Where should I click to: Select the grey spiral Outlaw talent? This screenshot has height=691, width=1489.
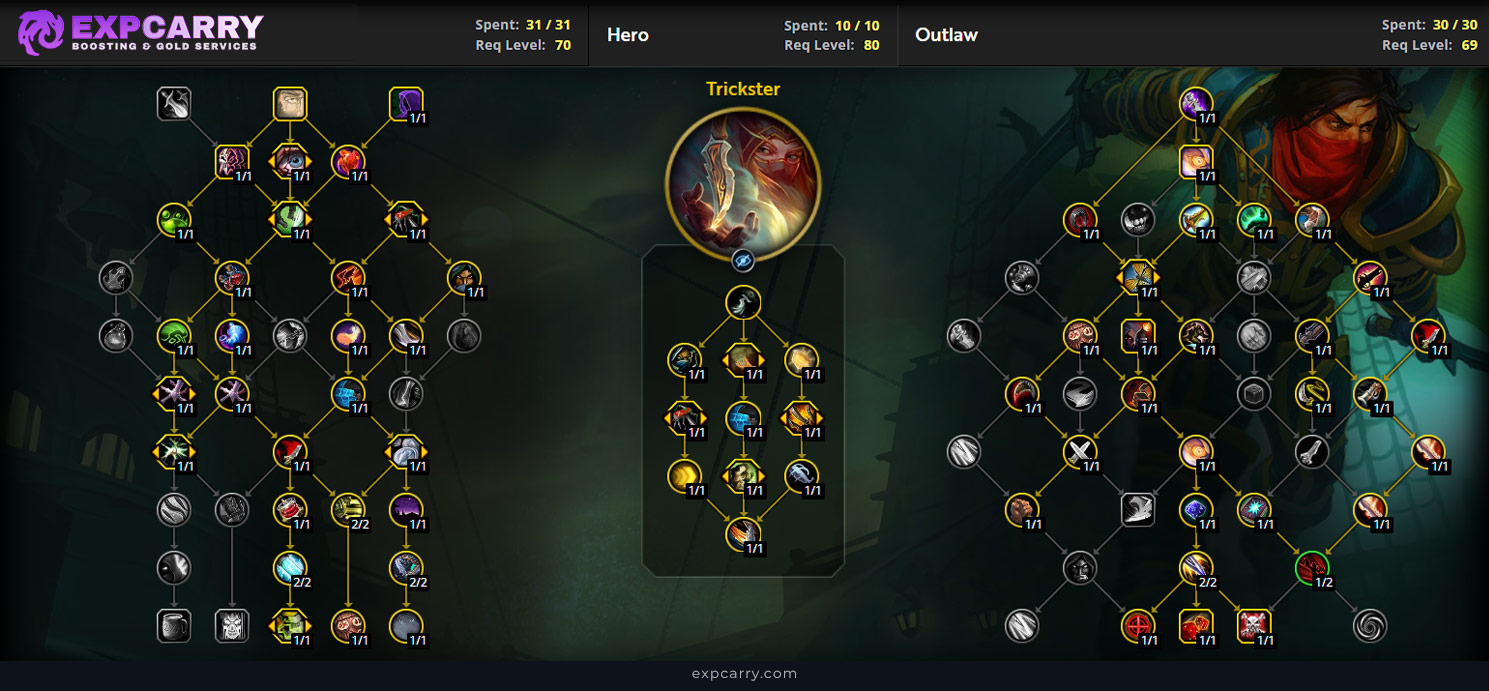click(1370, 626)
